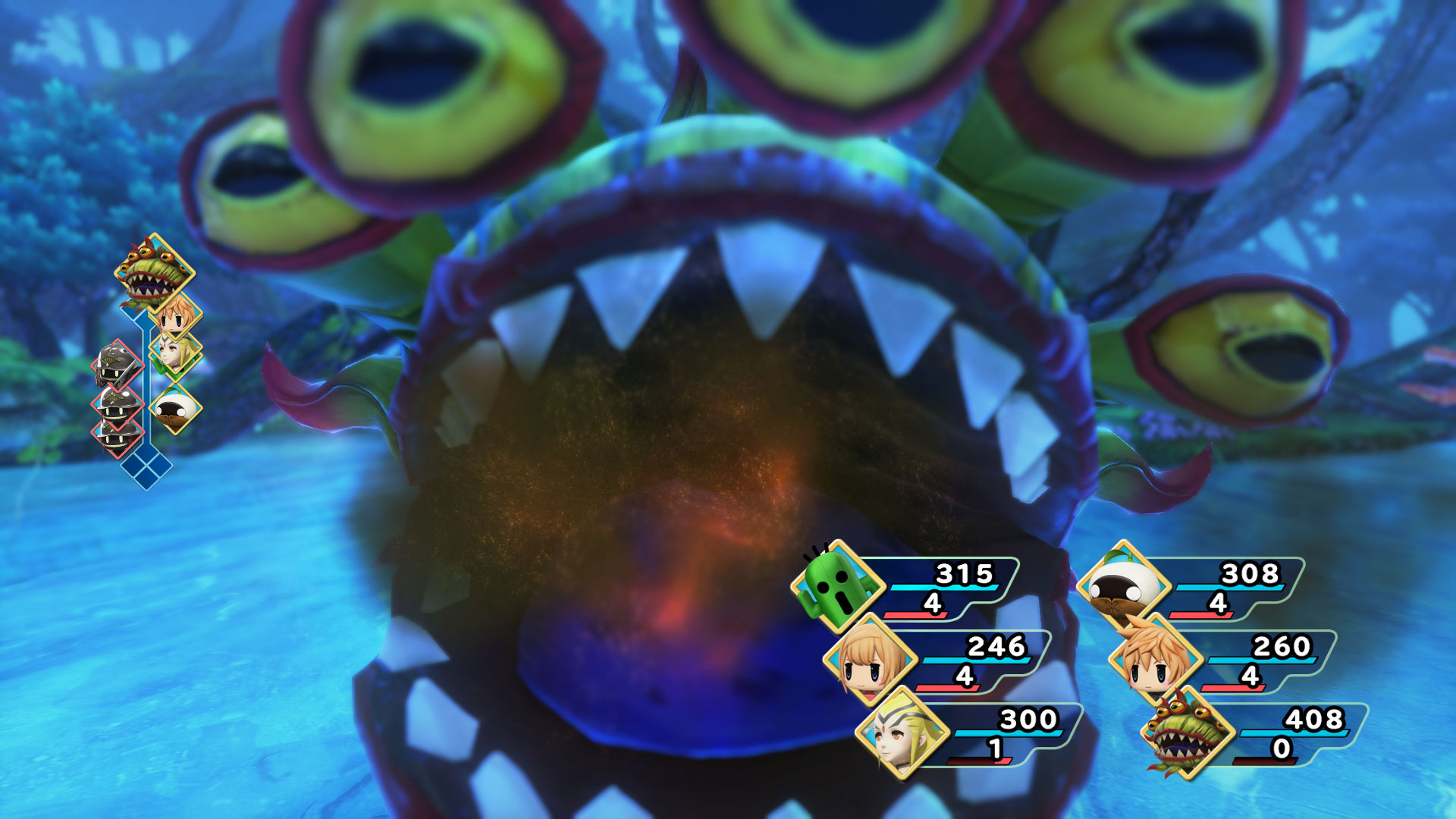The image size is (1456, 819).
Task: Select the White Nakk icon in the turn-order track
Action: point(176,407)
